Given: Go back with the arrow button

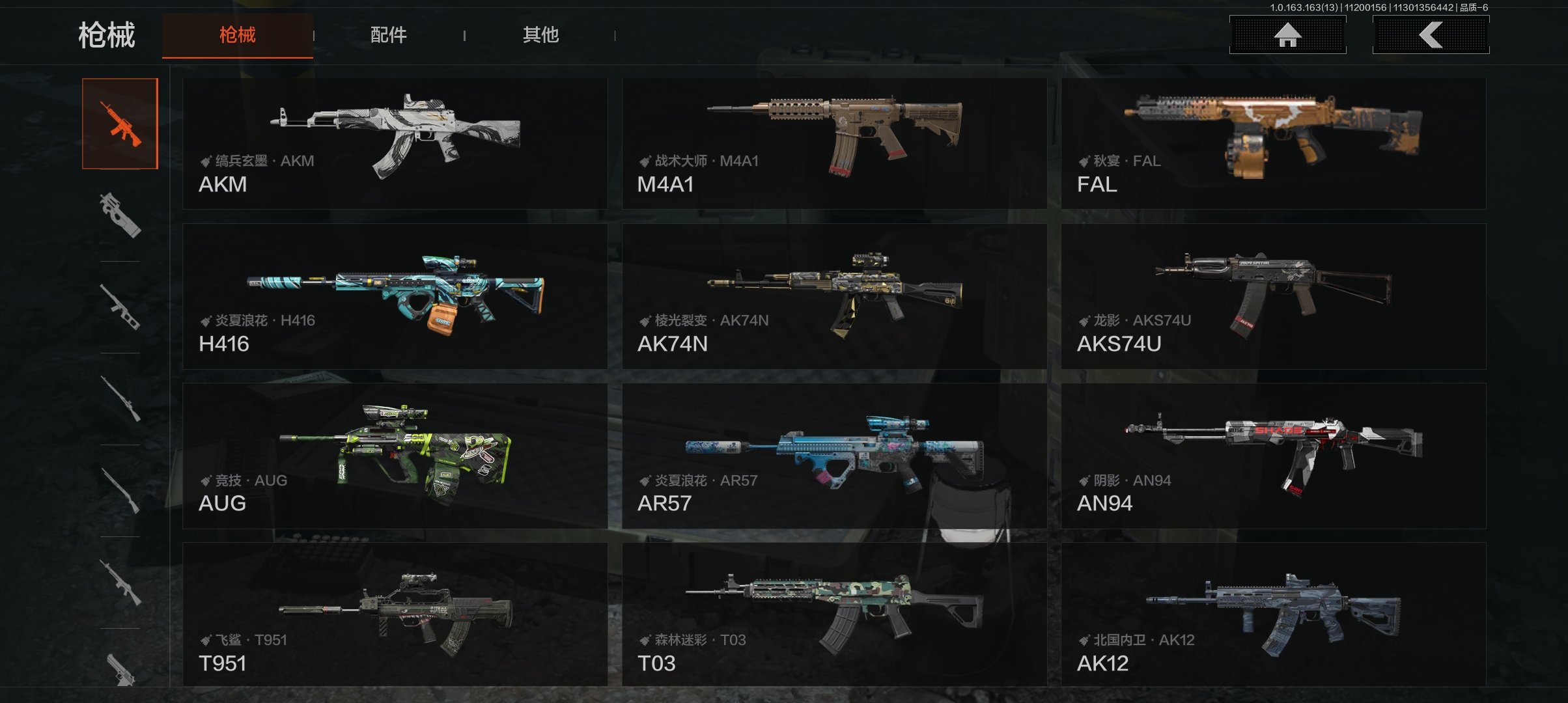Looking at the screenshot, I should click(1431, 35).
